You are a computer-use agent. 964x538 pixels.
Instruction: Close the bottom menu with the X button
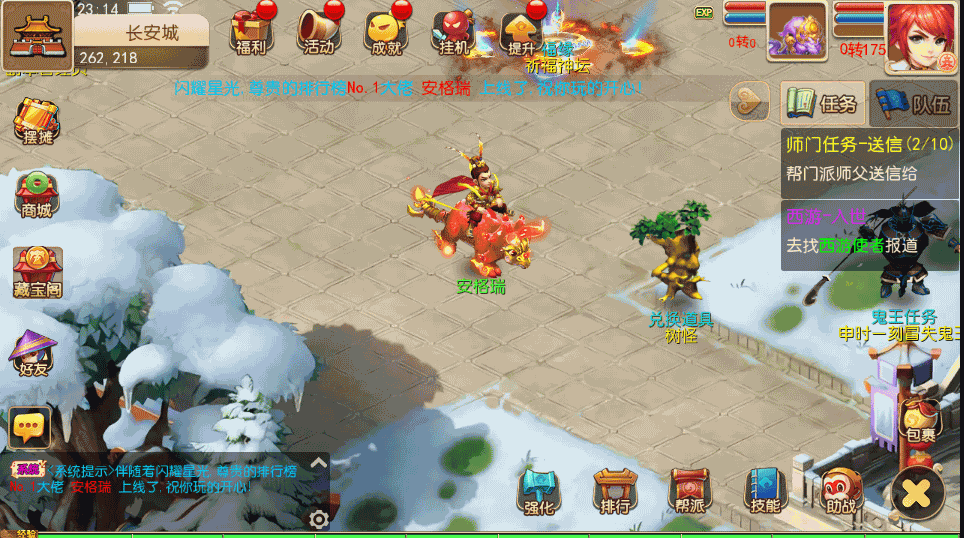(x=915, y=492)
